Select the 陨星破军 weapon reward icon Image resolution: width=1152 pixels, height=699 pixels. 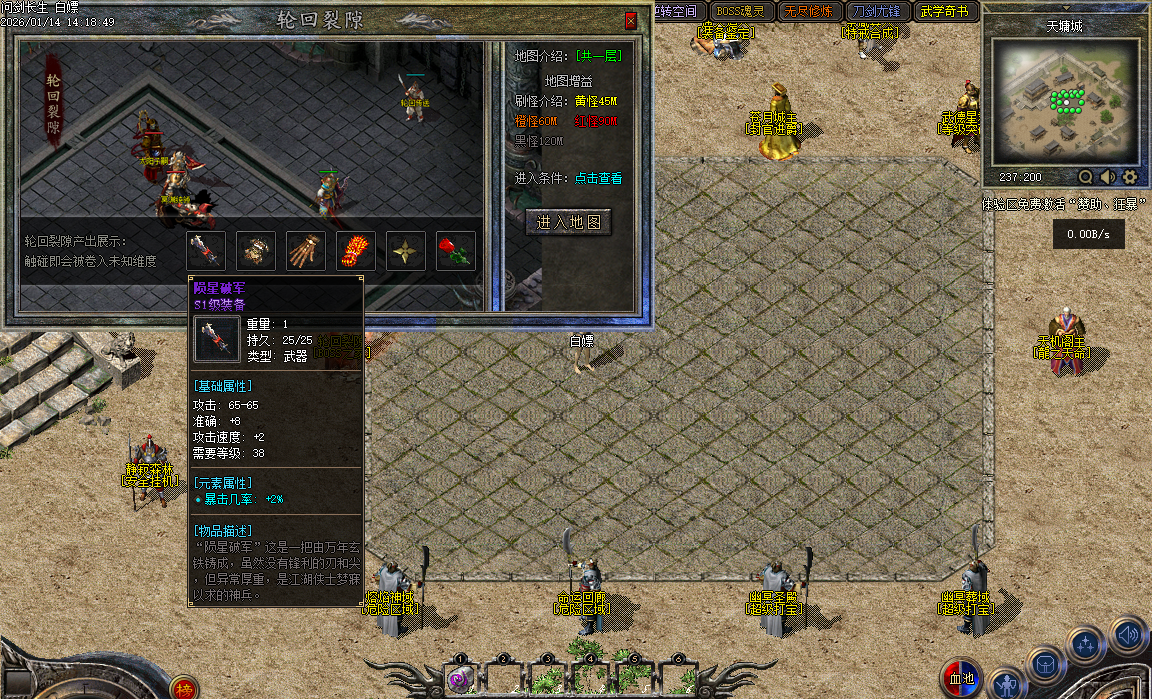tap(206, 251)
